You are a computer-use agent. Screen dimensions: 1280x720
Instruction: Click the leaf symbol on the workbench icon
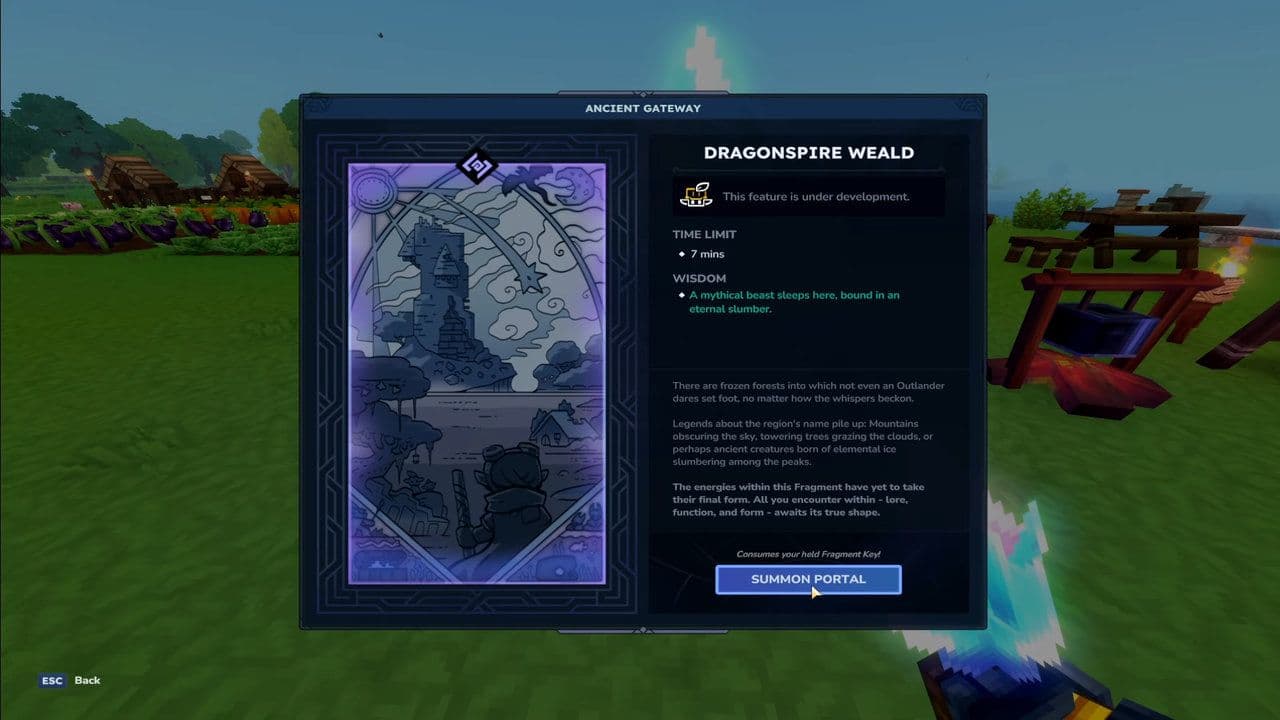click(700, 187)
